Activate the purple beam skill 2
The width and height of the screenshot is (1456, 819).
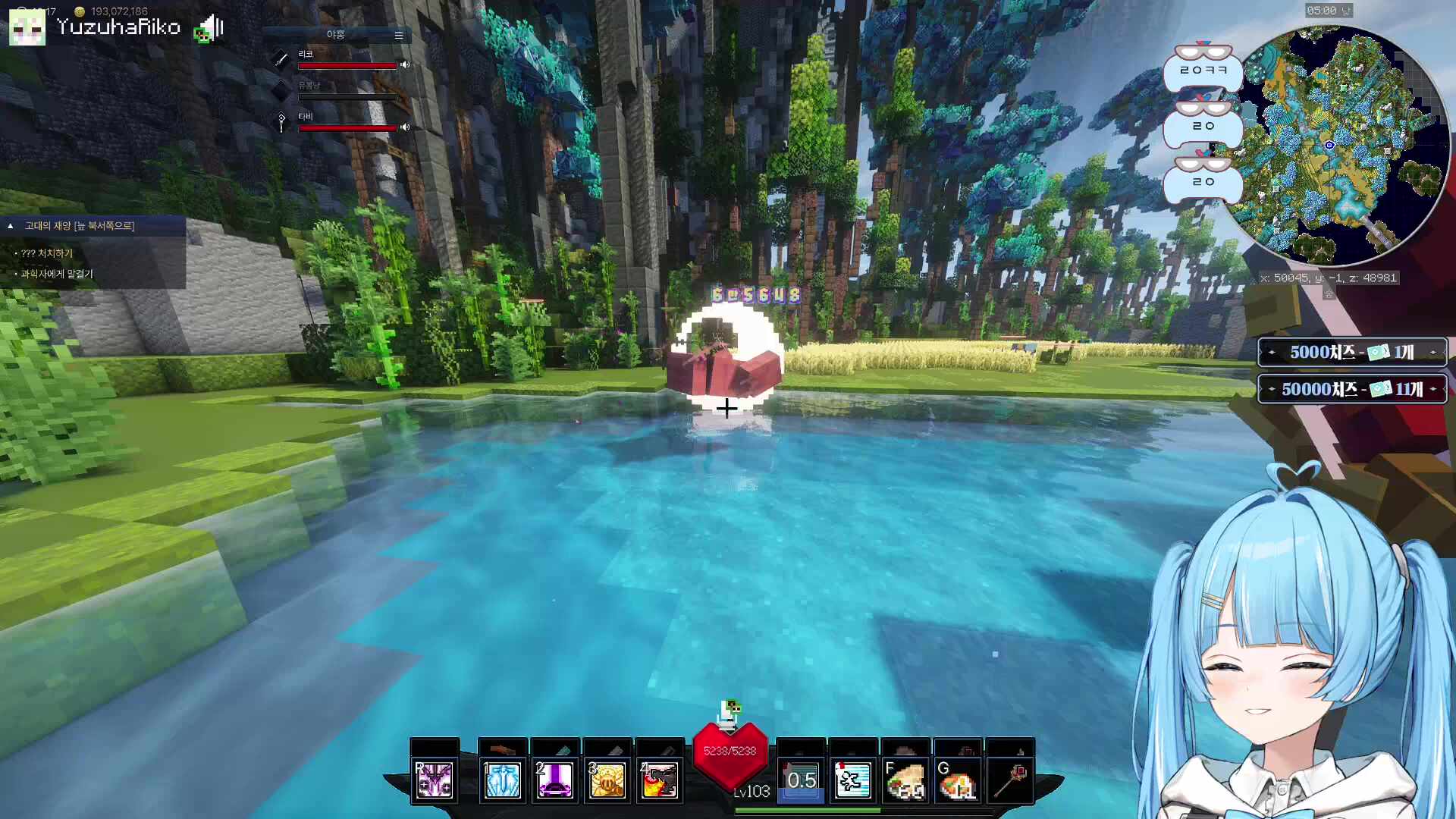pos(555,780)
